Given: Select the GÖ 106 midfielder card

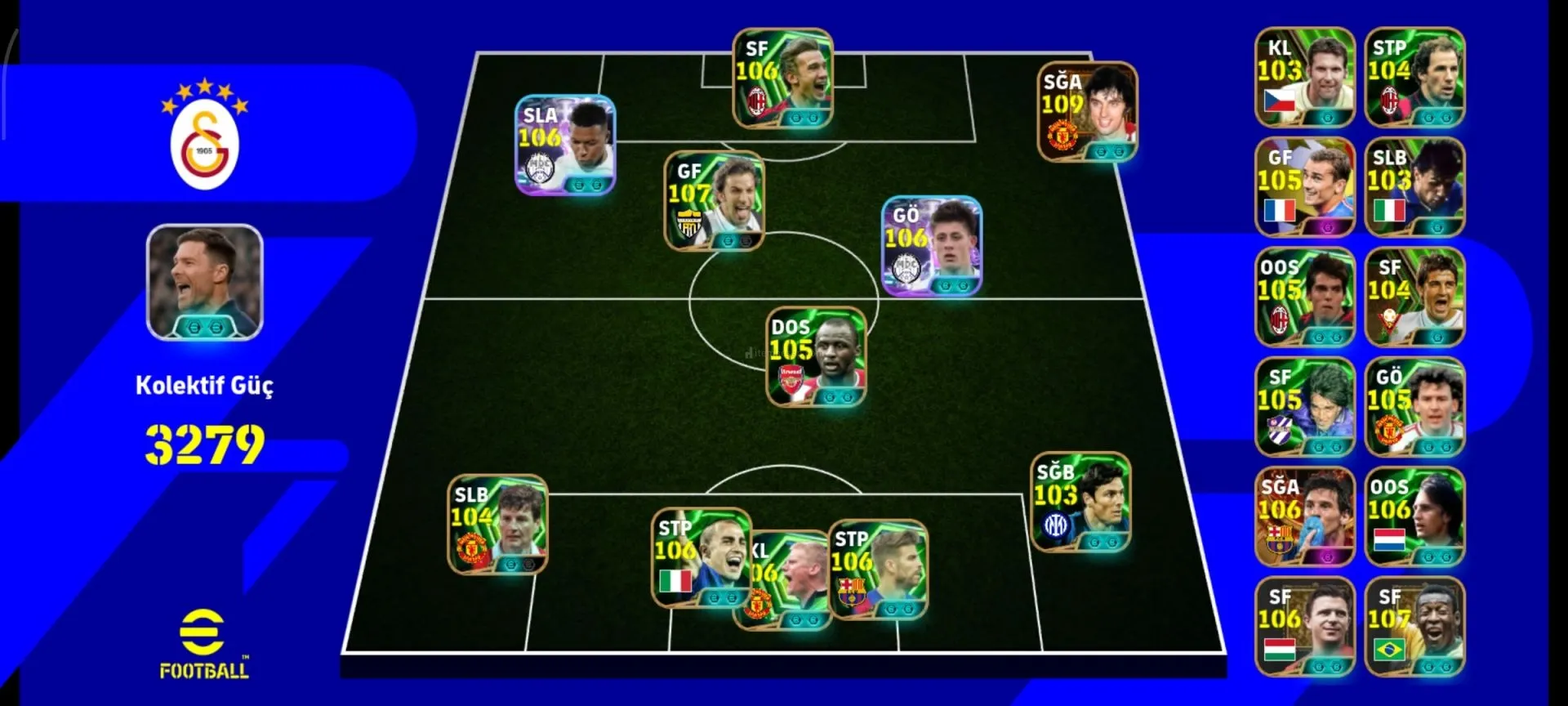Looking at the screenshot, I should coord(931,245).
